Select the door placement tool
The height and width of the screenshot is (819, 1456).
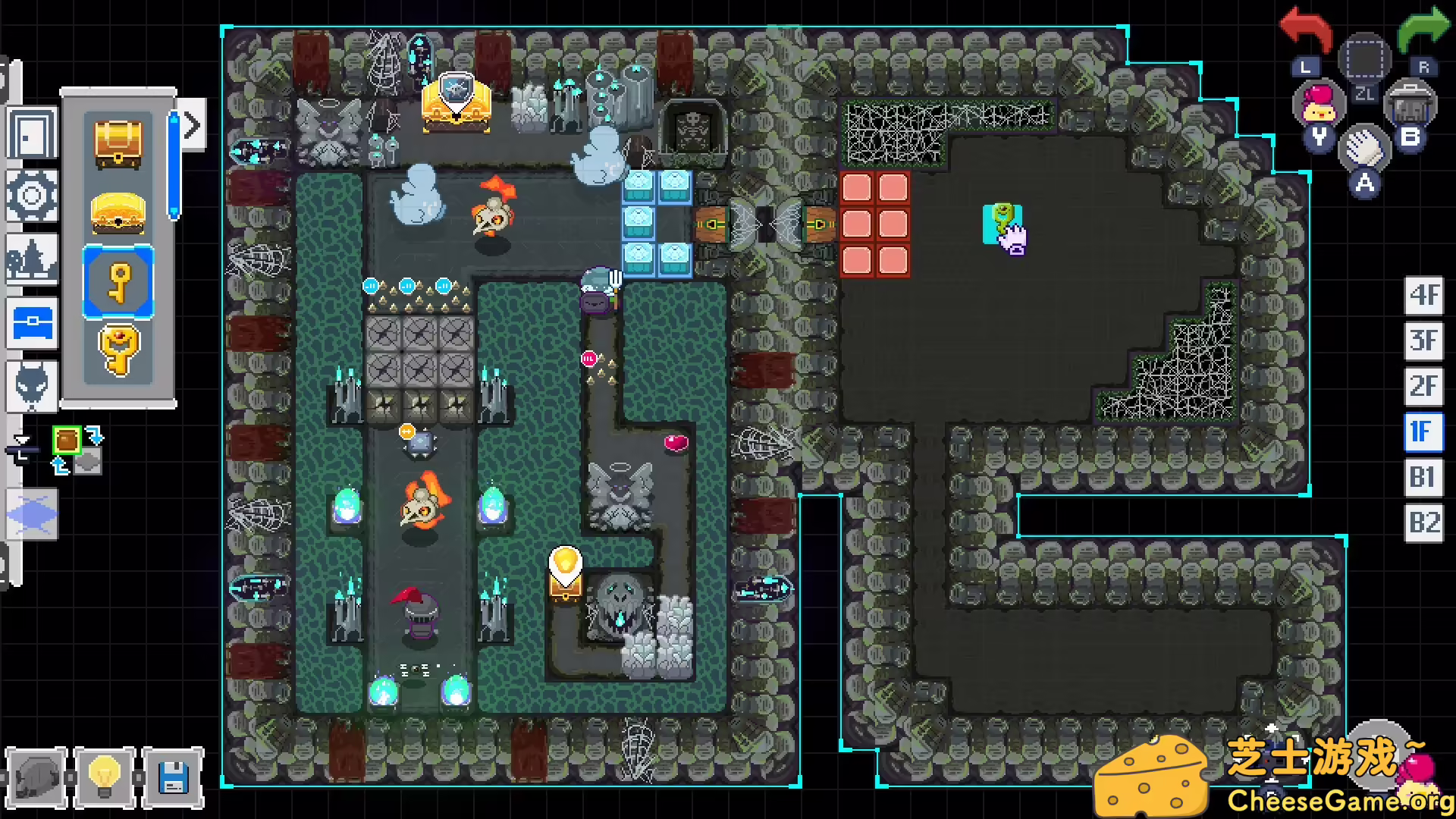point(32,133)
